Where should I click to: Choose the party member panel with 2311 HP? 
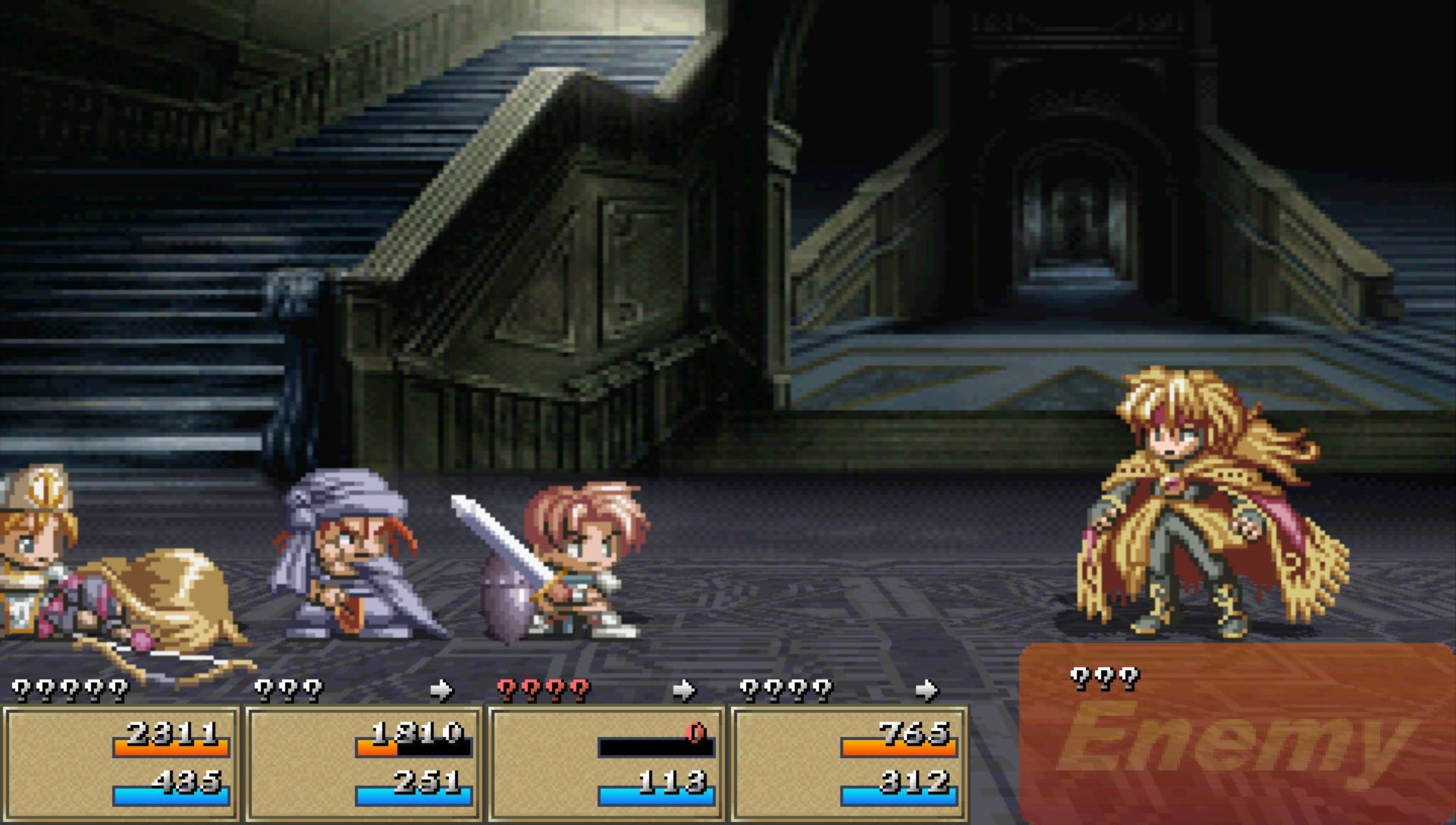click(x=121, y=762)
